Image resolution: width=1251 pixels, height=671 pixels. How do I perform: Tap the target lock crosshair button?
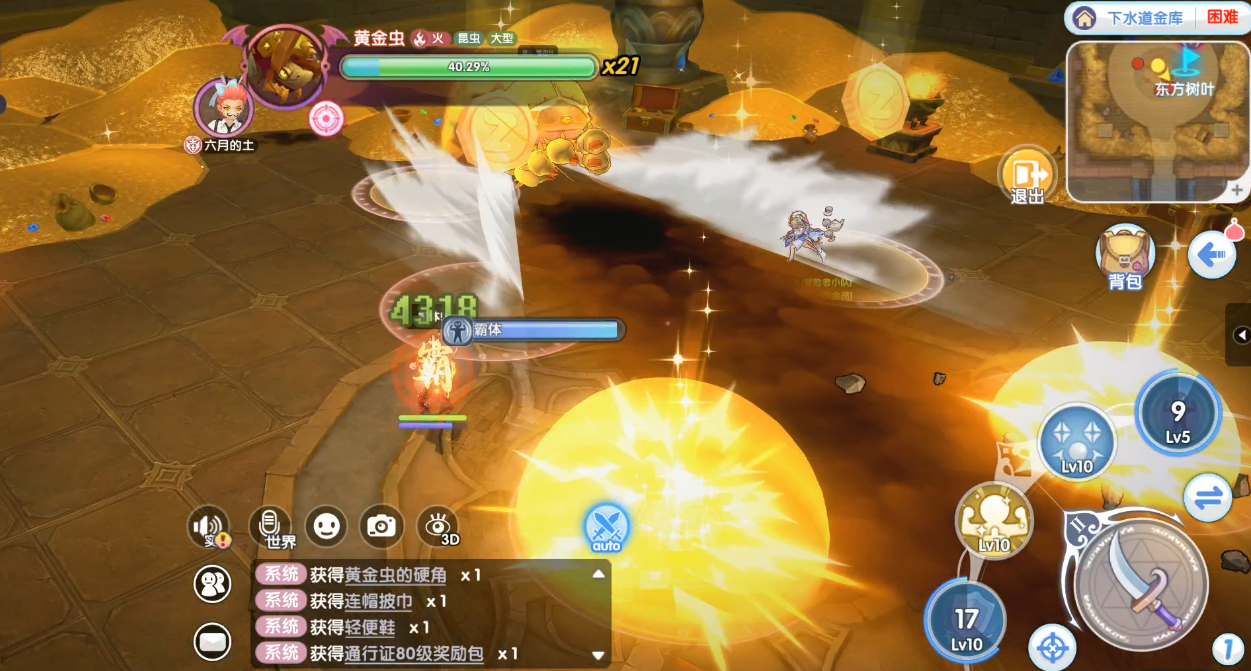(1052, 647)
